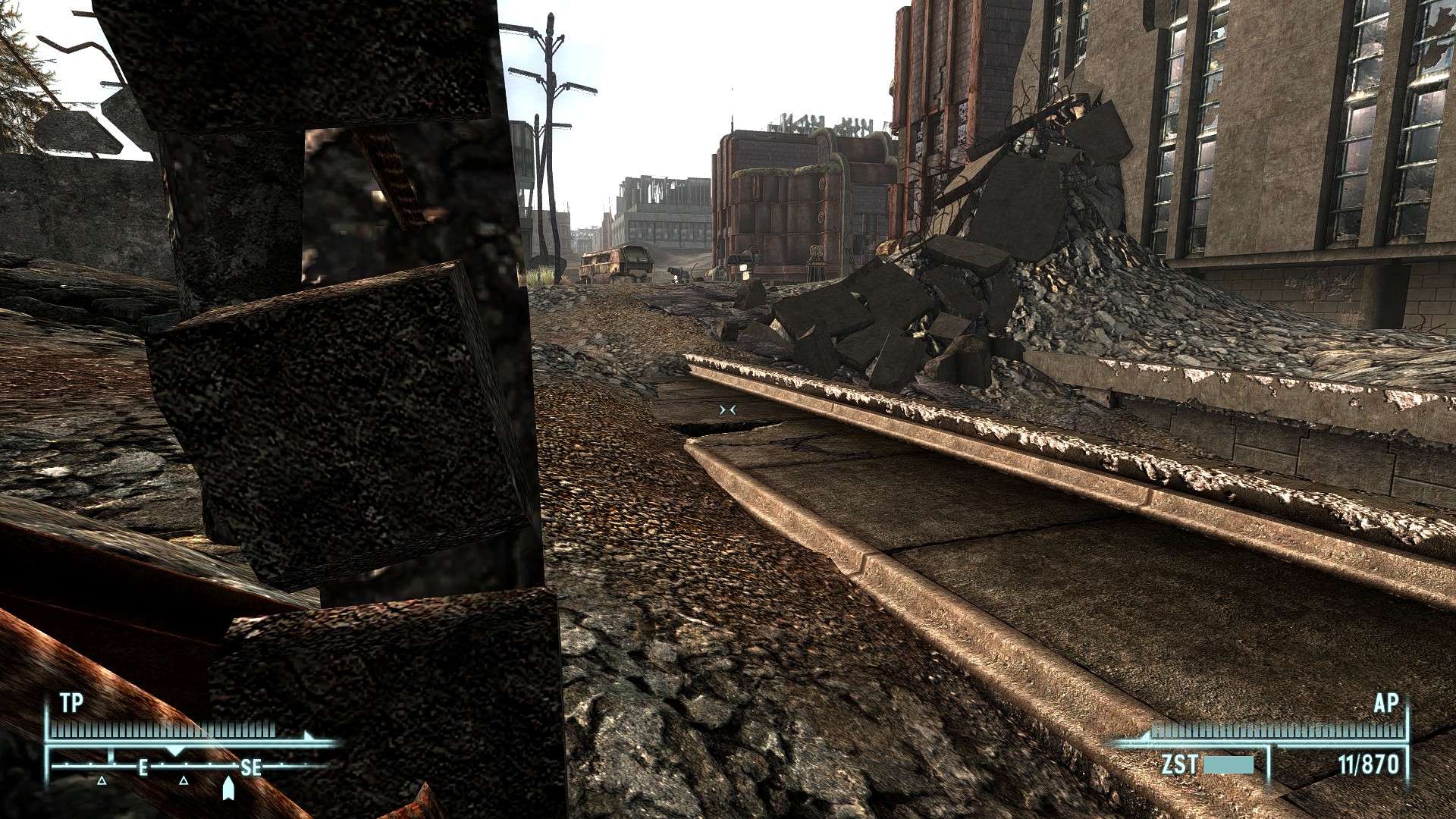The width and height of the screenshot is (1456, 819).
Task: Select the white player heading arrow on compass
Action: click(228, 790)
